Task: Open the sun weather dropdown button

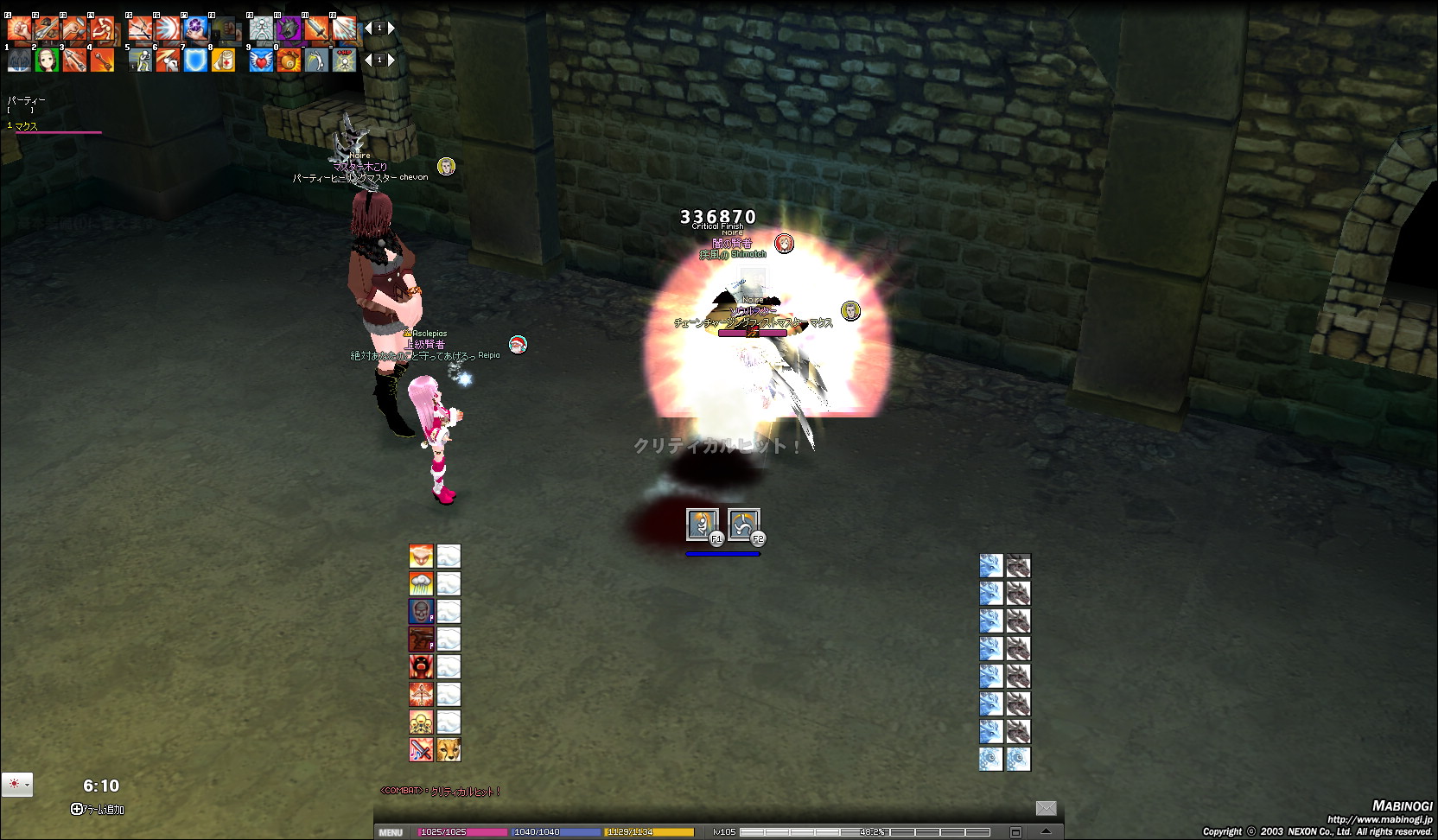Action: [17, 784]
